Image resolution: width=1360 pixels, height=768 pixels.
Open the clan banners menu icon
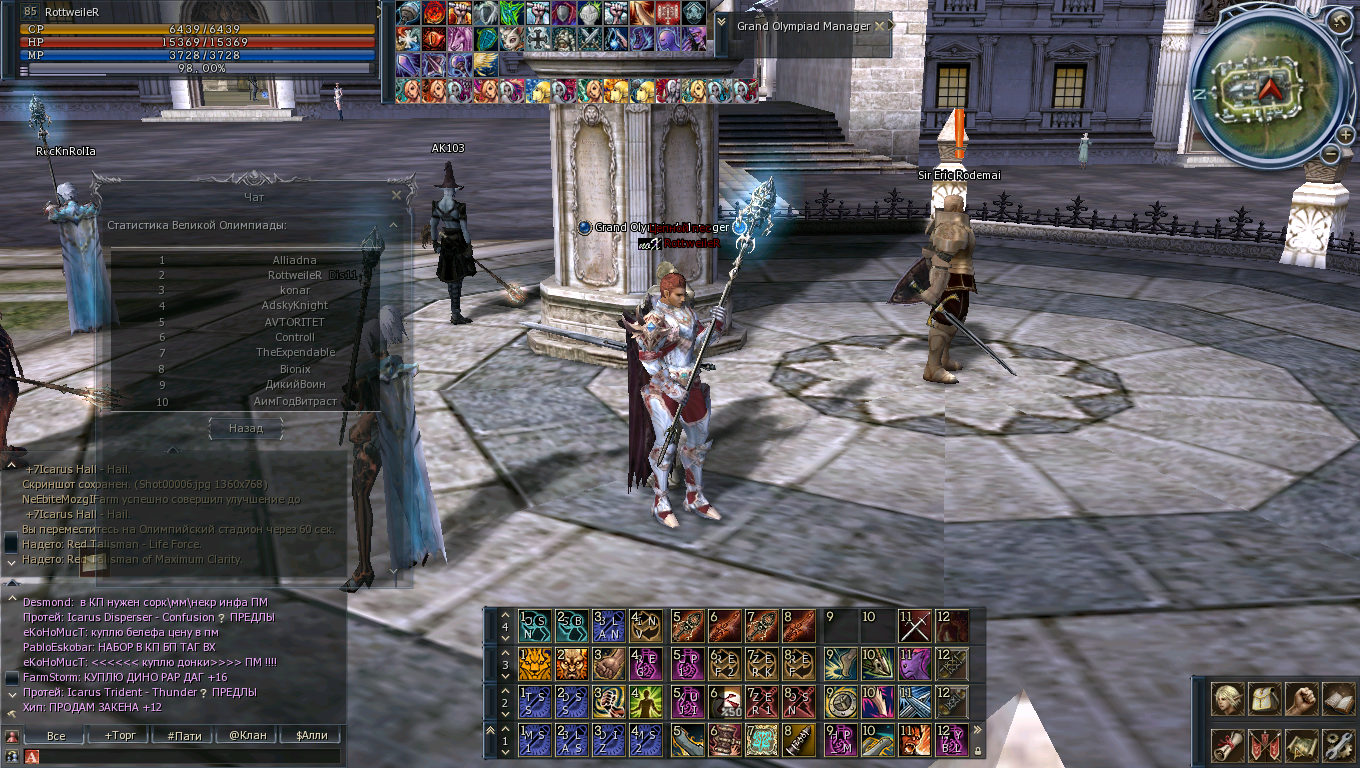click(1263, 745)
